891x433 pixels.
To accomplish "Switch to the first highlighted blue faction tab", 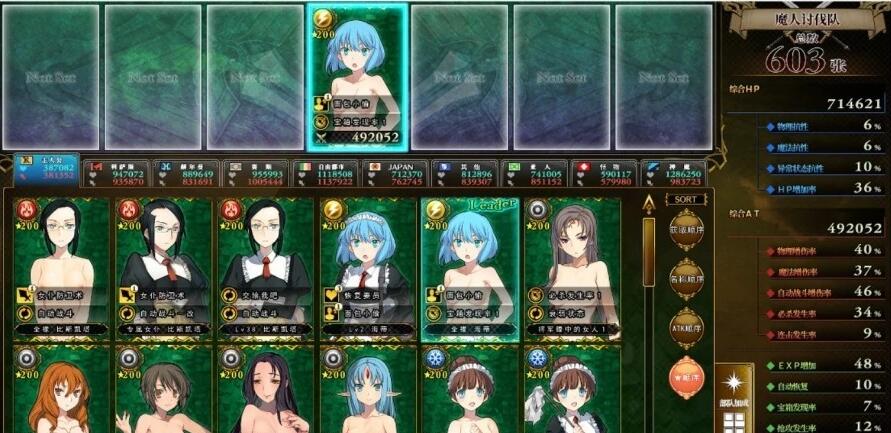I will pyautogui.click(x=47, y=173).
